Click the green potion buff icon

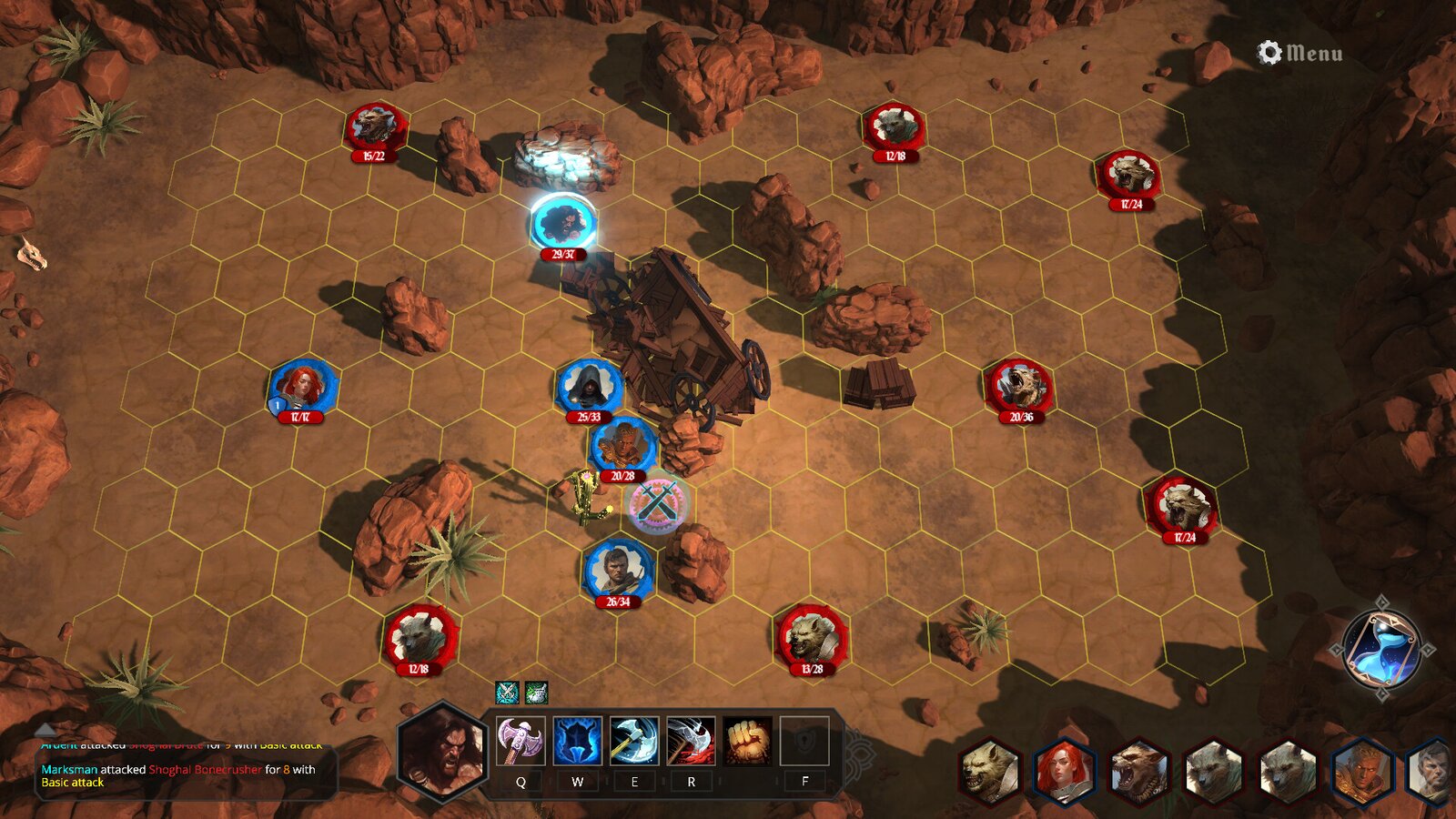pyautogui.click(x=535, y=693)
